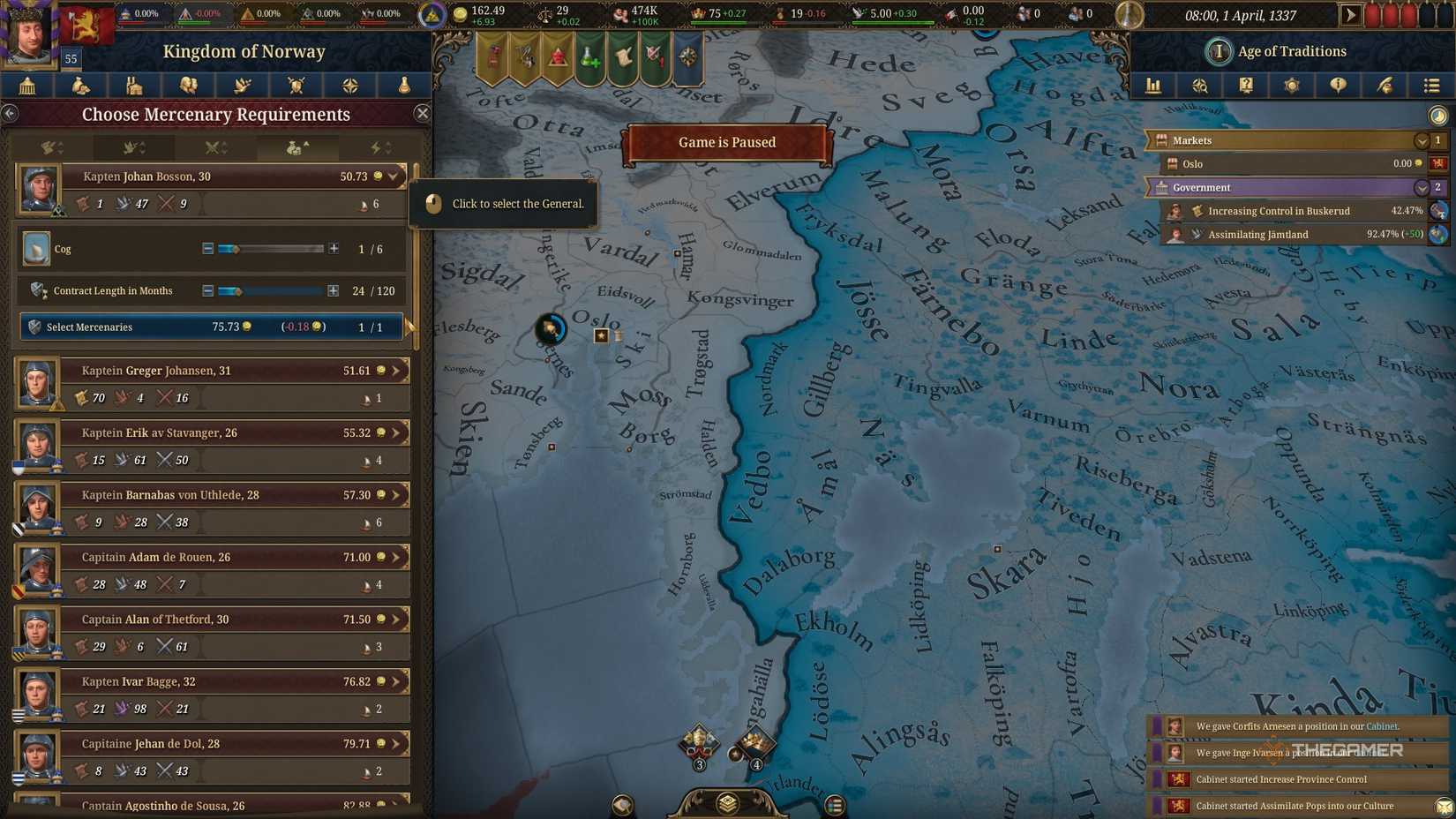
Task: Toggle the crossed-swords mercenary sort filter
Action: (214, 147)
